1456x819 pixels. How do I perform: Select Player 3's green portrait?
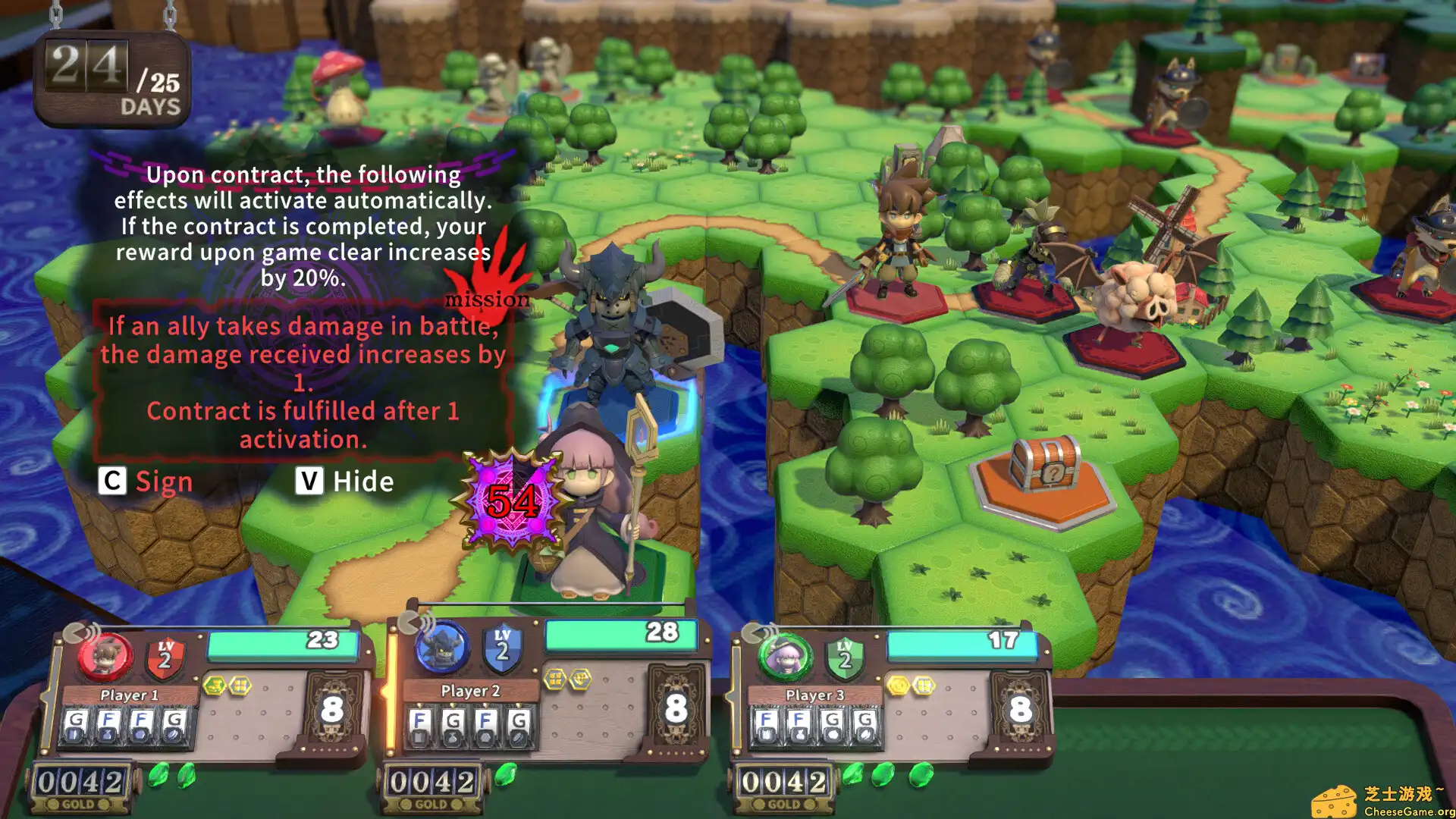pyautogui.click(x=786, y=657)
